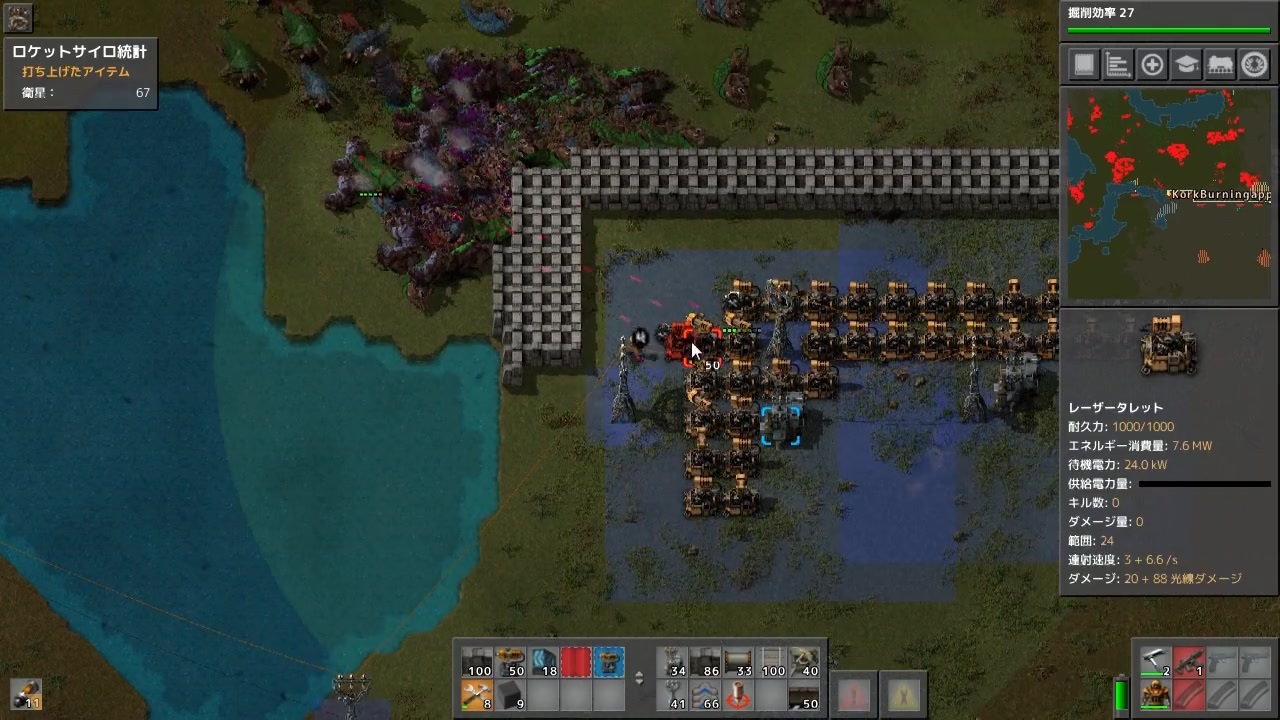Viewport: 1280px width, 720px height.
Task: Open the modular armor slot
Action: [x=1154, y=695]
